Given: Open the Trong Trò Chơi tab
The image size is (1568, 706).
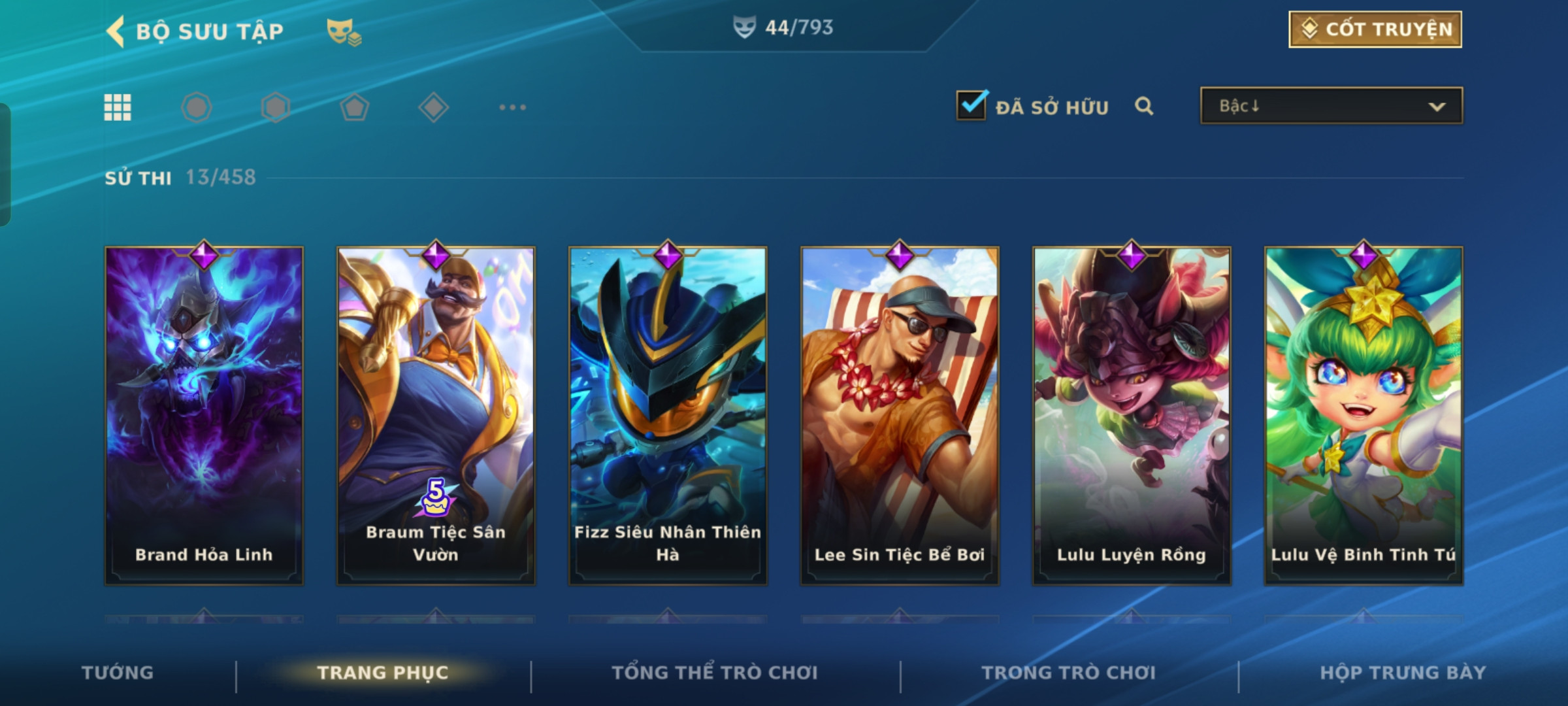Looking at the screenshot, I should click(1069, 673).
